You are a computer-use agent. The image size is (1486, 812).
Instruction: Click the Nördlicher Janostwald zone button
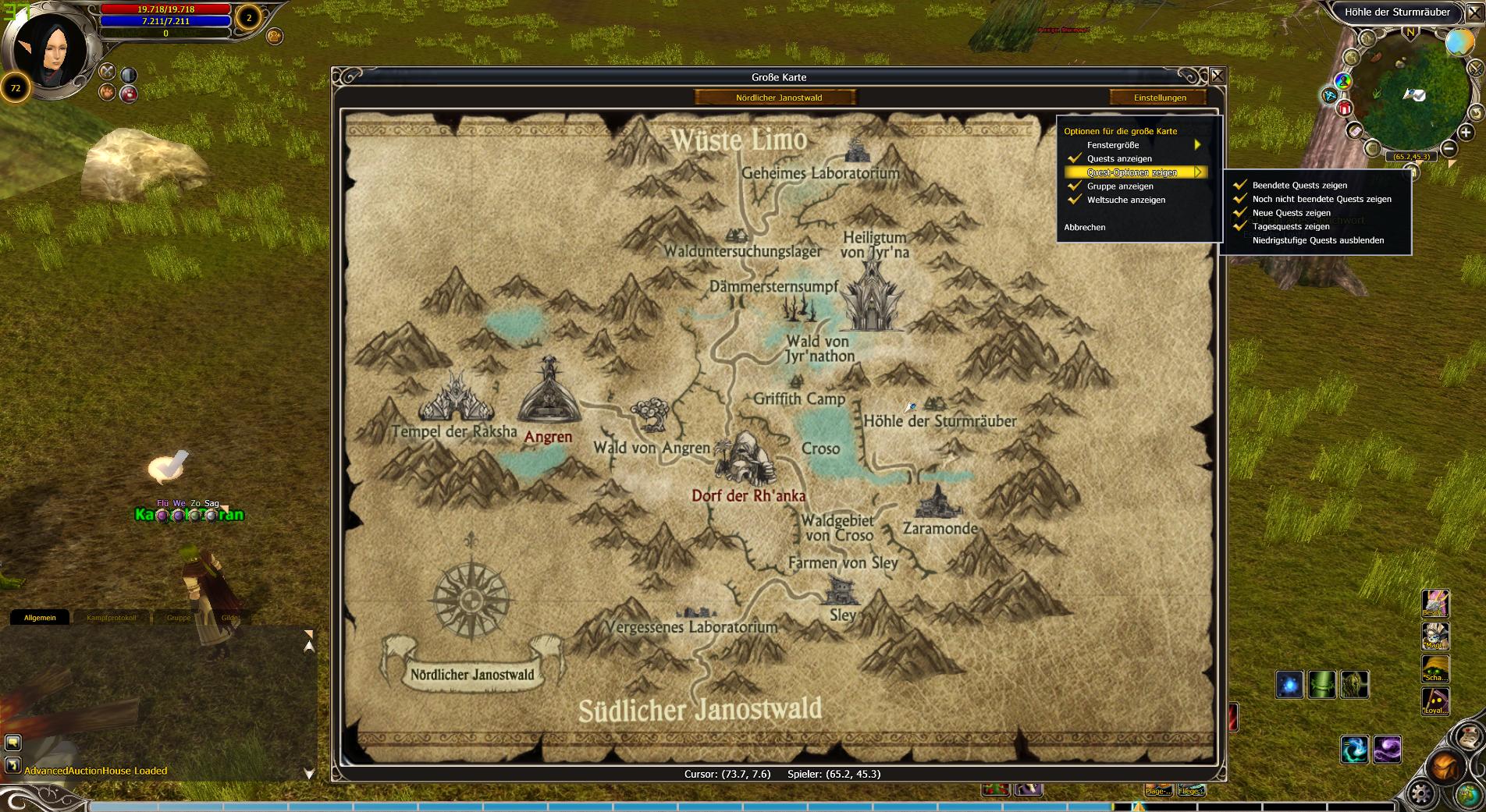pyautogui.click(x=778, y=98)
